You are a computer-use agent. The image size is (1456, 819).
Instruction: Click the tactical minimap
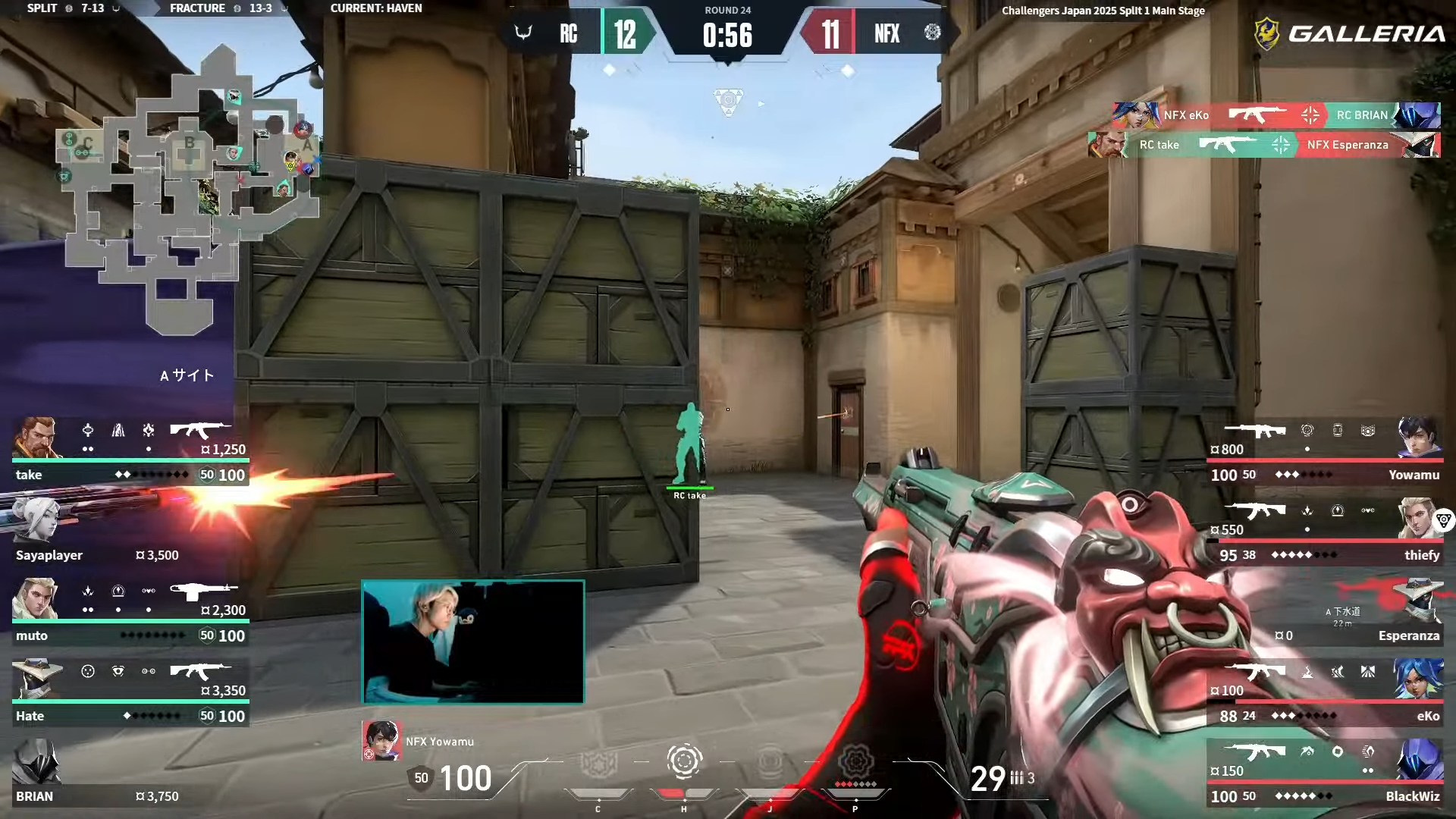pyautogui.click(x=190, y=190)
